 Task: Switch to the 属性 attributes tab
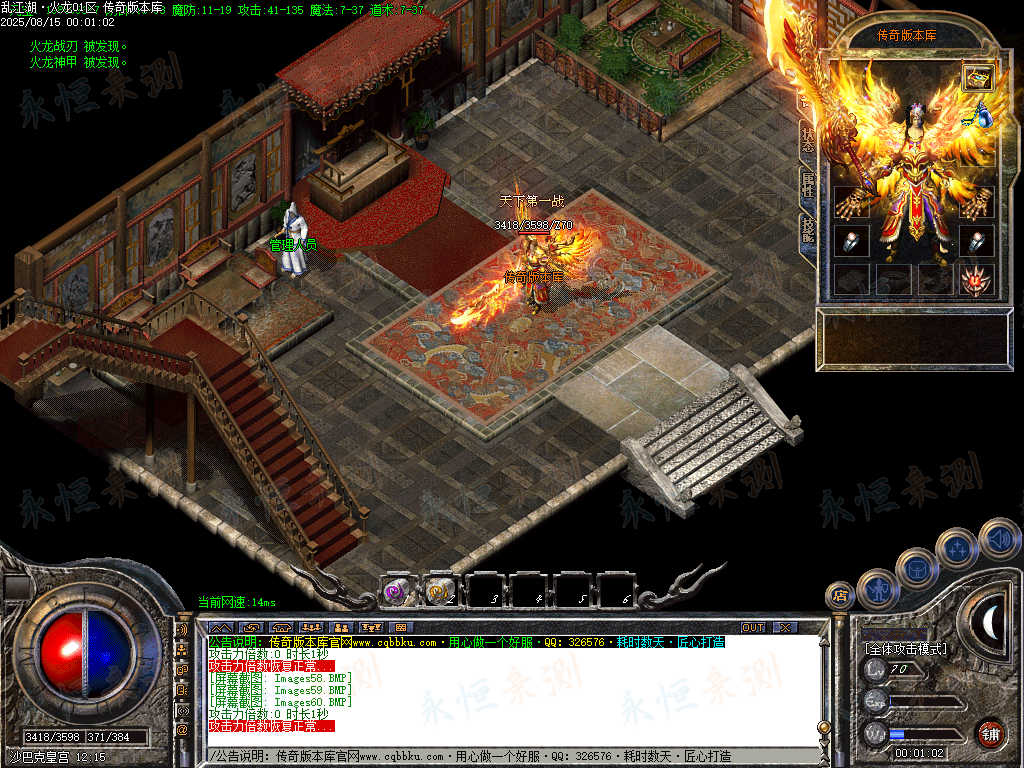click(x=808, y=185)
